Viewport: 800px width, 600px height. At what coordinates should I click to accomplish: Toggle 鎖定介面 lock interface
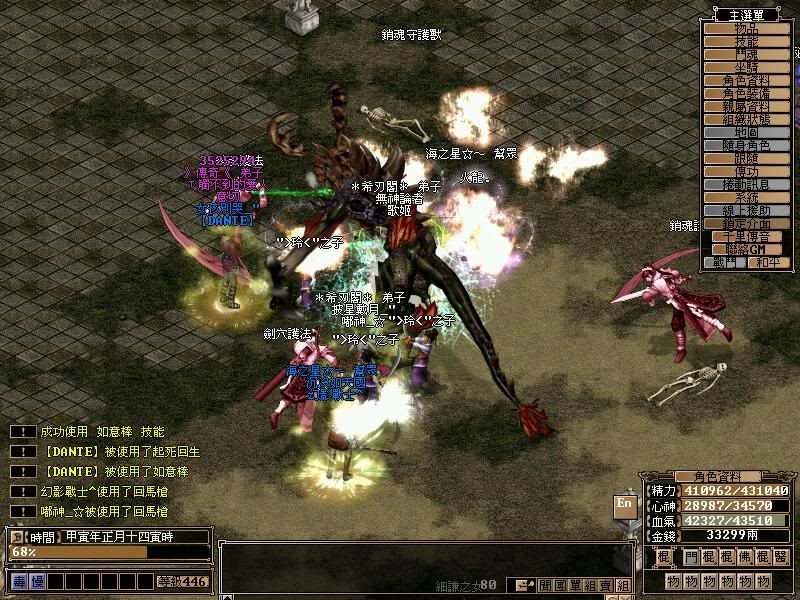pyautogui.click(x=747, y=223)
